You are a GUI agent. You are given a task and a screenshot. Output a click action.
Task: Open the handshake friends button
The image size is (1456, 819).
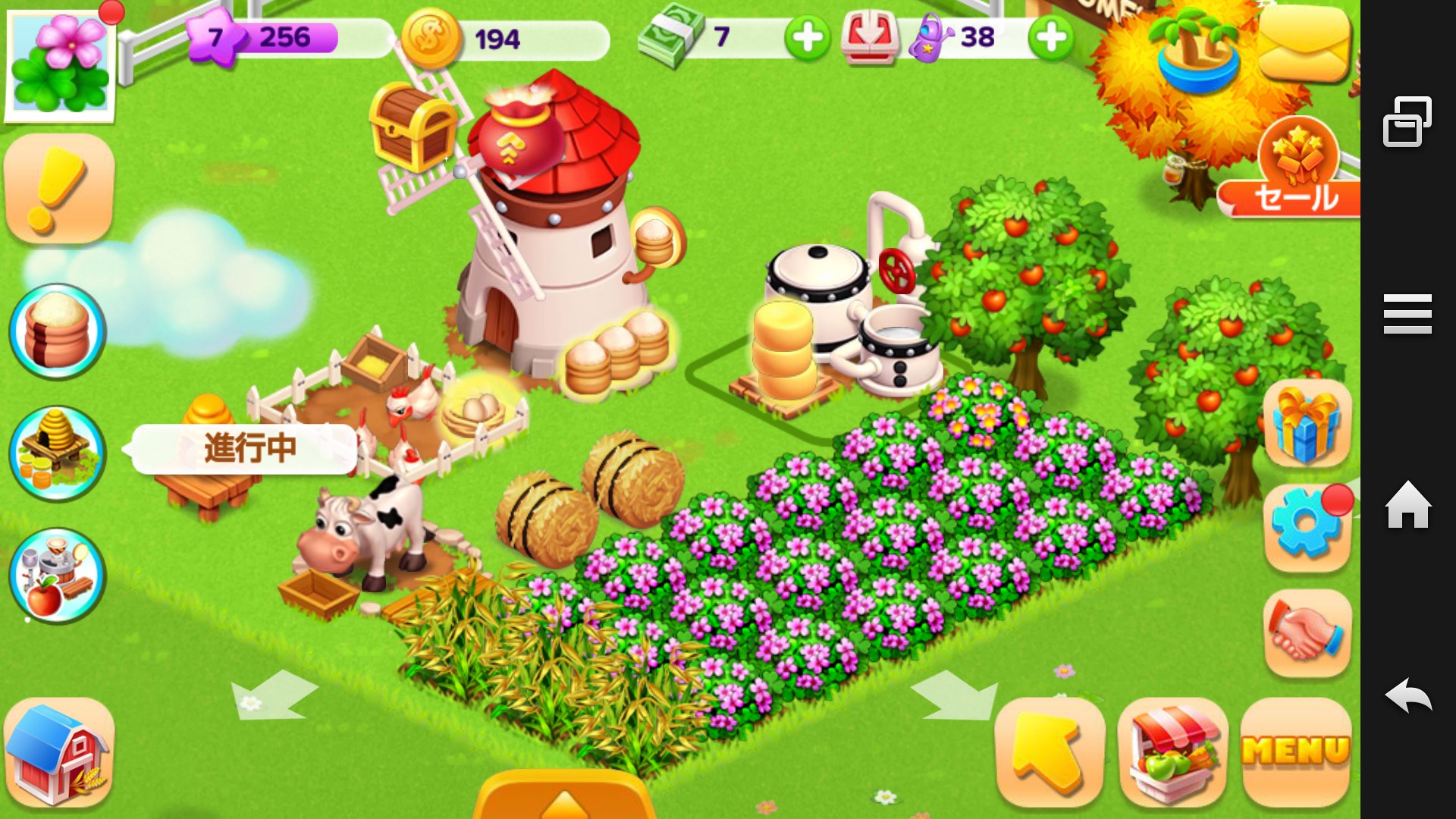pyautogui.click(x=1307, y=632)
